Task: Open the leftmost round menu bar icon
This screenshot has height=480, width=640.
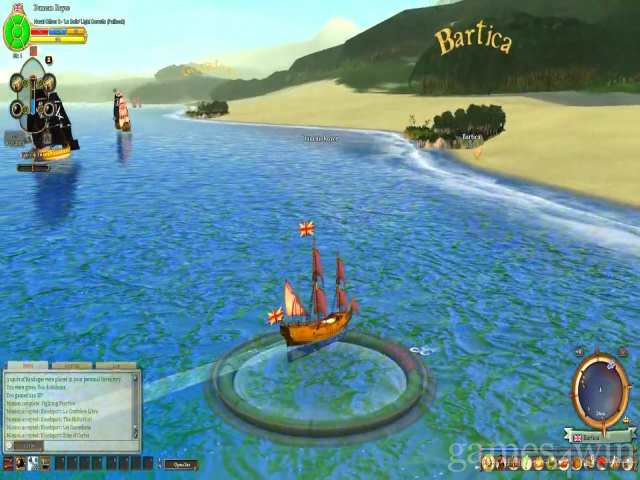Action: [x=488, y=463]
